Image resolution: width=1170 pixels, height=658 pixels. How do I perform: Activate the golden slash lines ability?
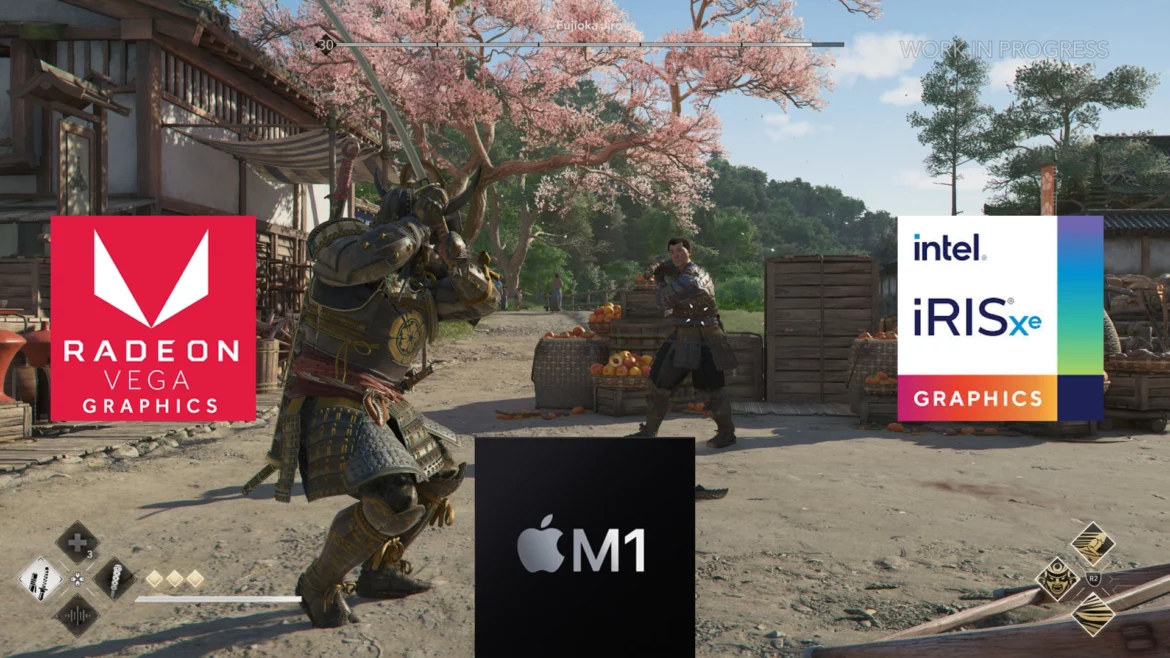1093,613
